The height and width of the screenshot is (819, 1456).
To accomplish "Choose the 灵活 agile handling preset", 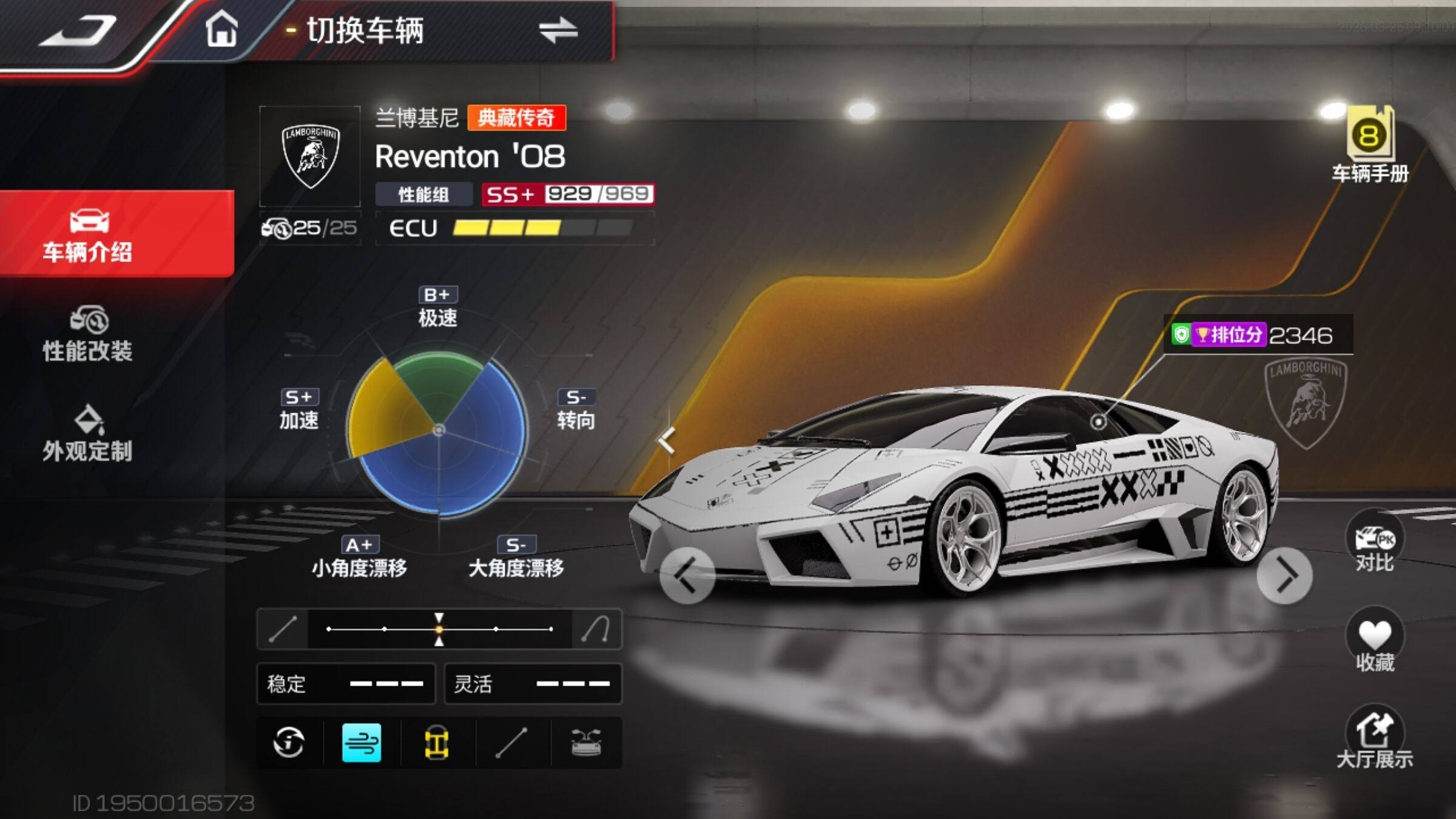I will [533, 684].
